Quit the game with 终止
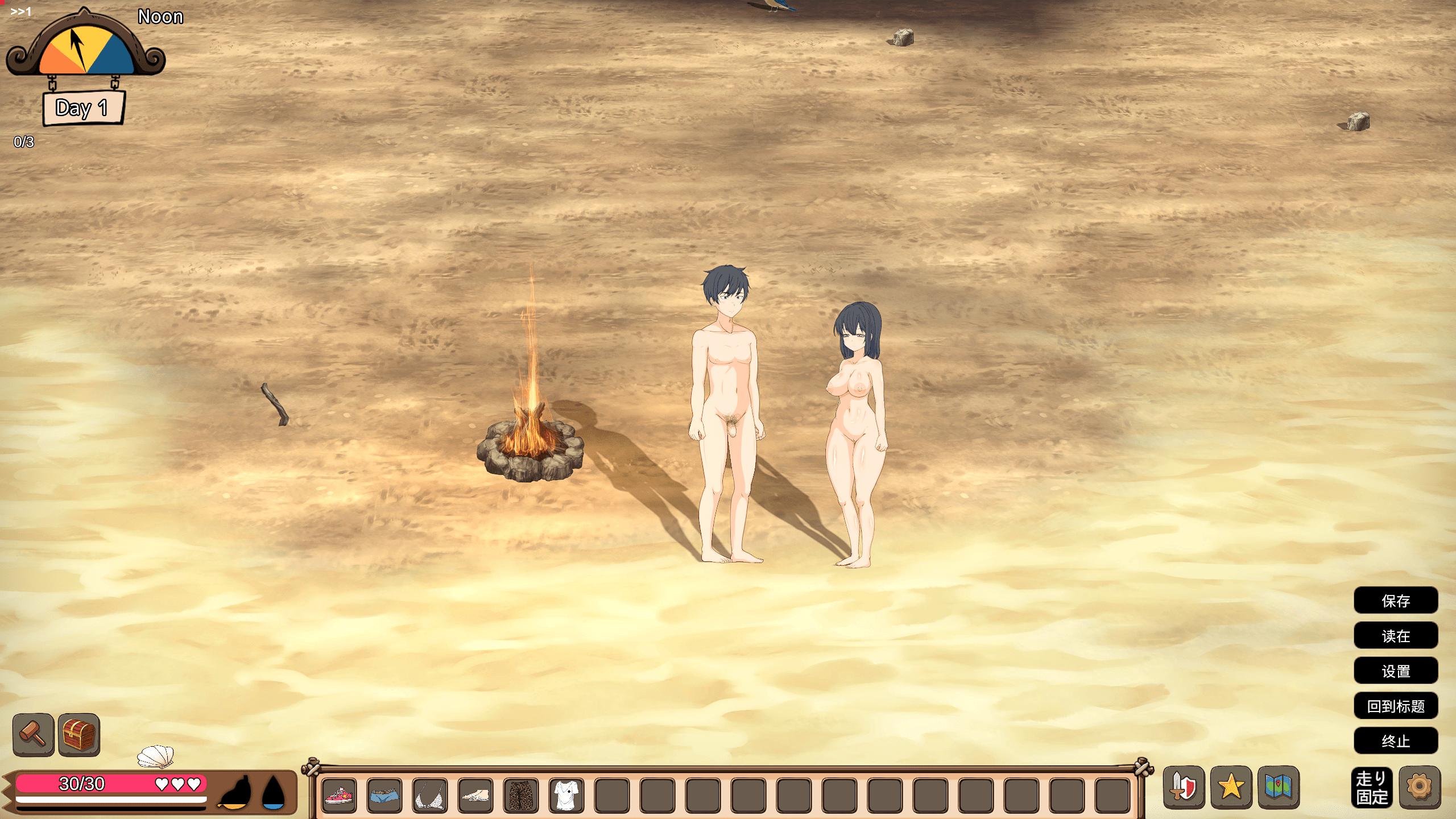The image size is (1456, 819). coord(1395,741)
